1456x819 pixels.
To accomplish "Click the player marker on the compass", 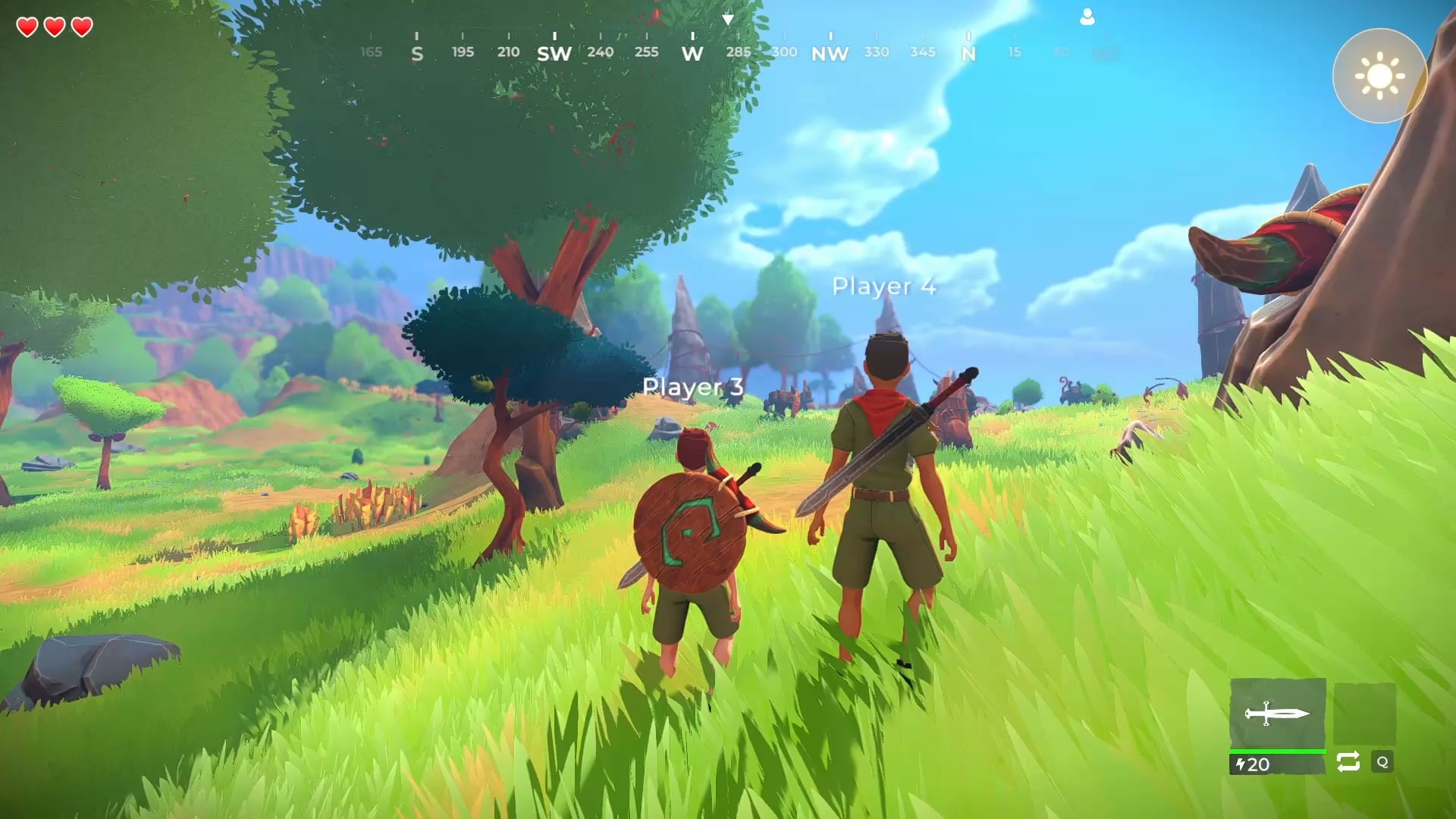I will (1087, 17).
